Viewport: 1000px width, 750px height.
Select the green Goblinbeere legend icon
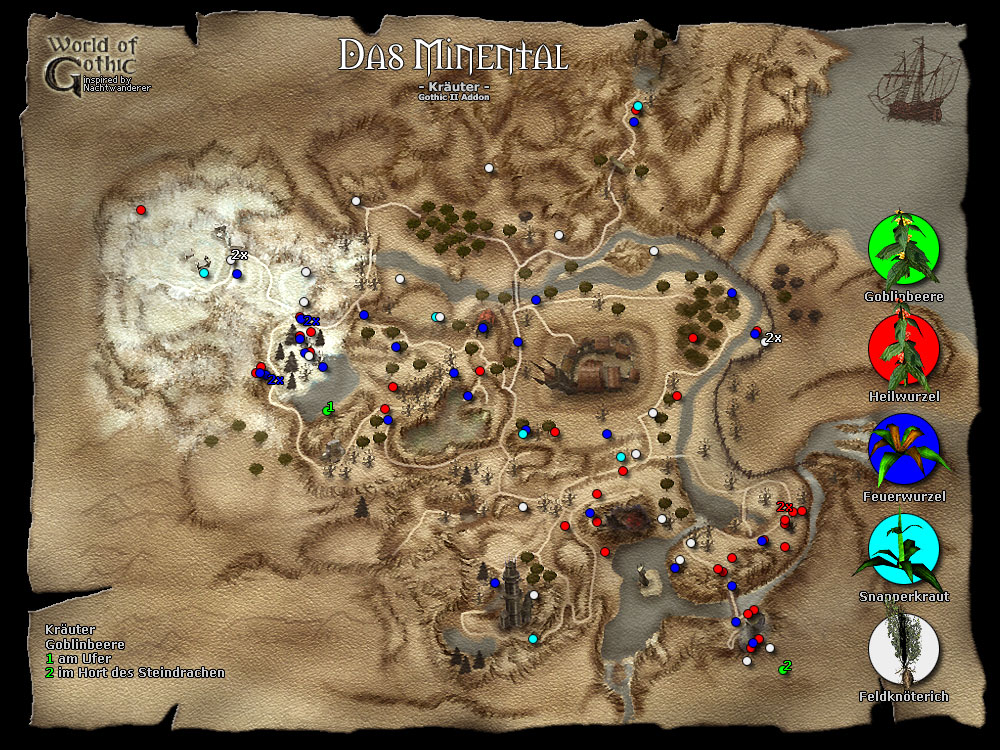point(904,250)
